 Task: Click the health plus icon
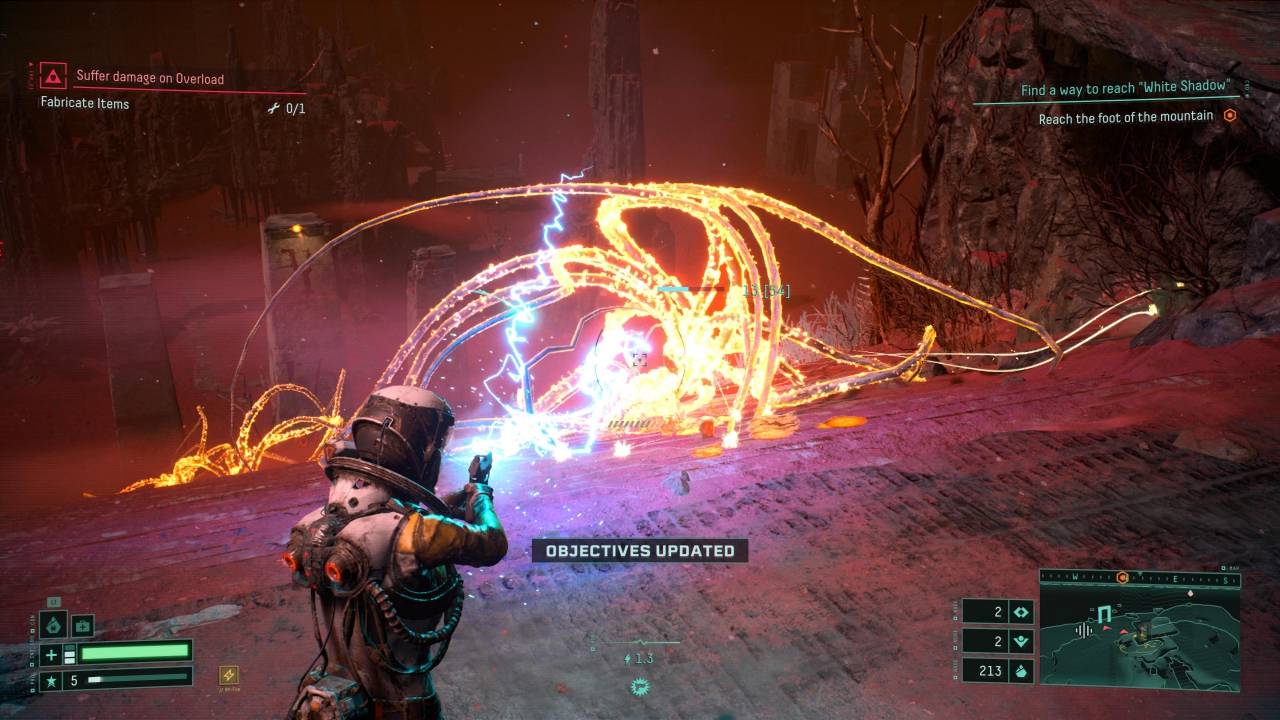tap(52, 654)
